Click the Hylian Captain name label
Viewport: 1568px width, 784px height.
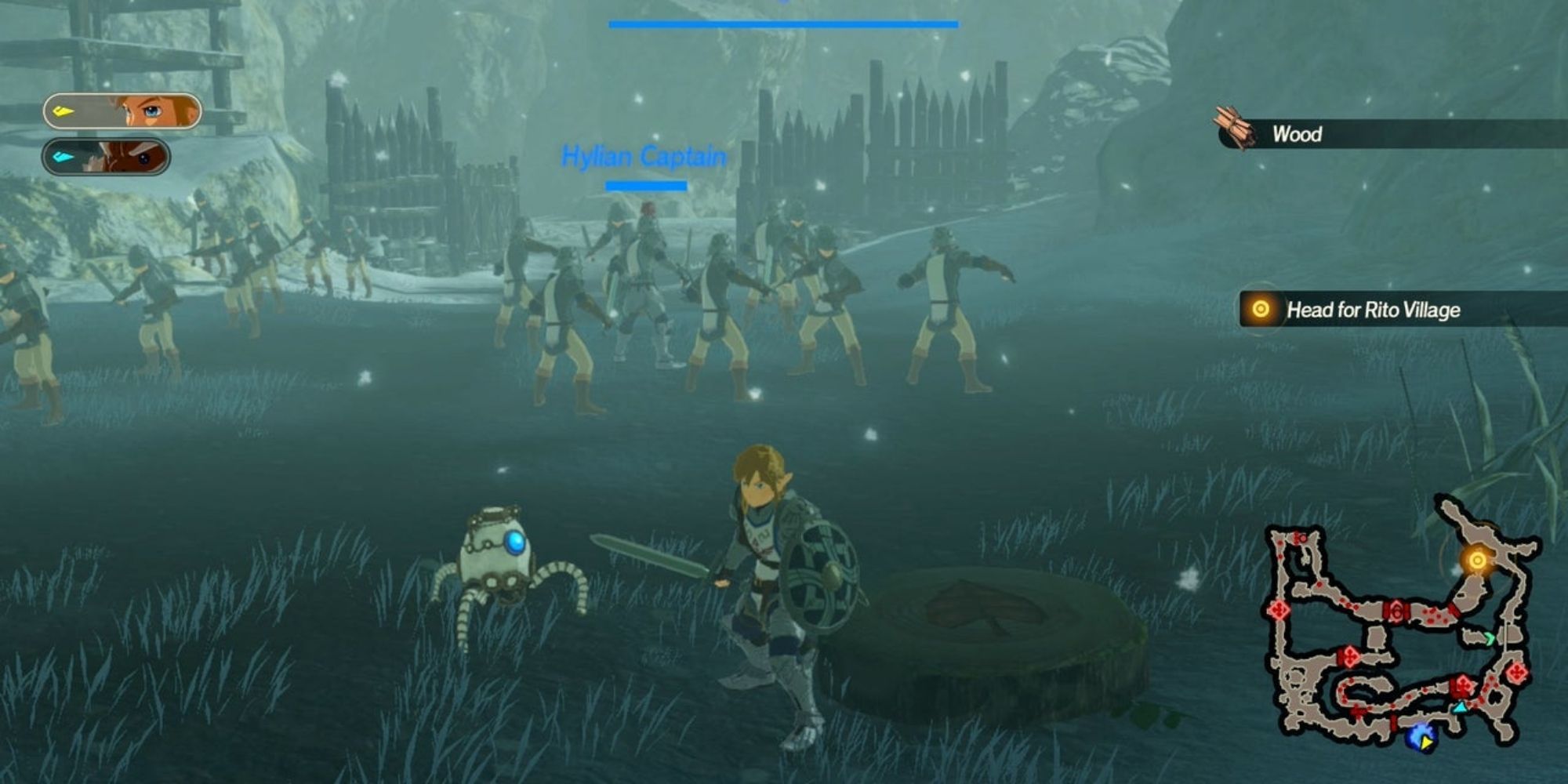point(644,156)
